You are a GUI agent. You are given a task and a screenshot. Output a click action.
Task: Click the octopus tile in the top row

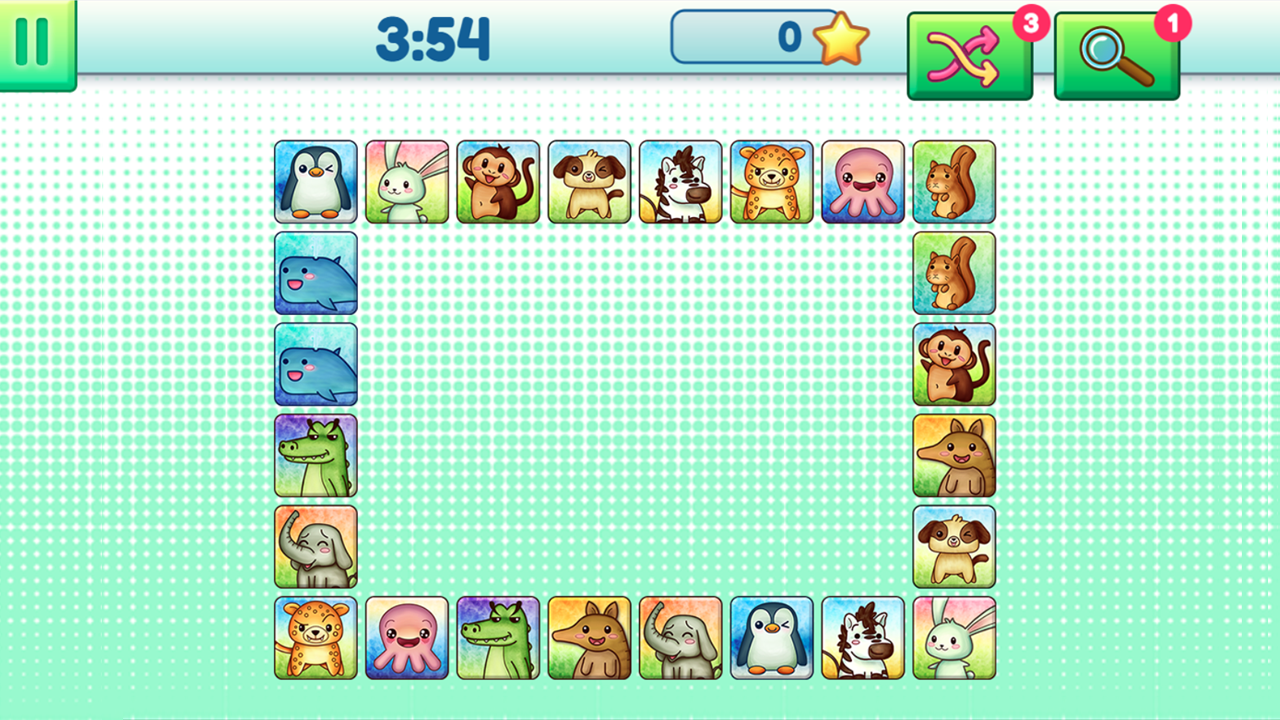862,182
